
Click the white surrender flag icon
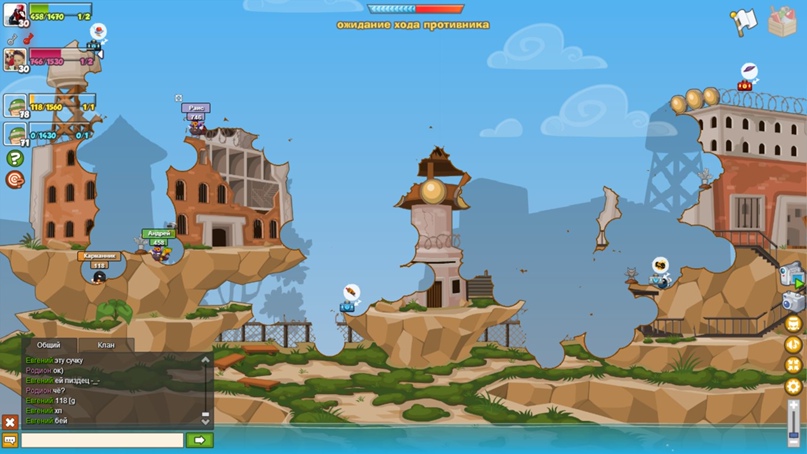click(742, 21)
